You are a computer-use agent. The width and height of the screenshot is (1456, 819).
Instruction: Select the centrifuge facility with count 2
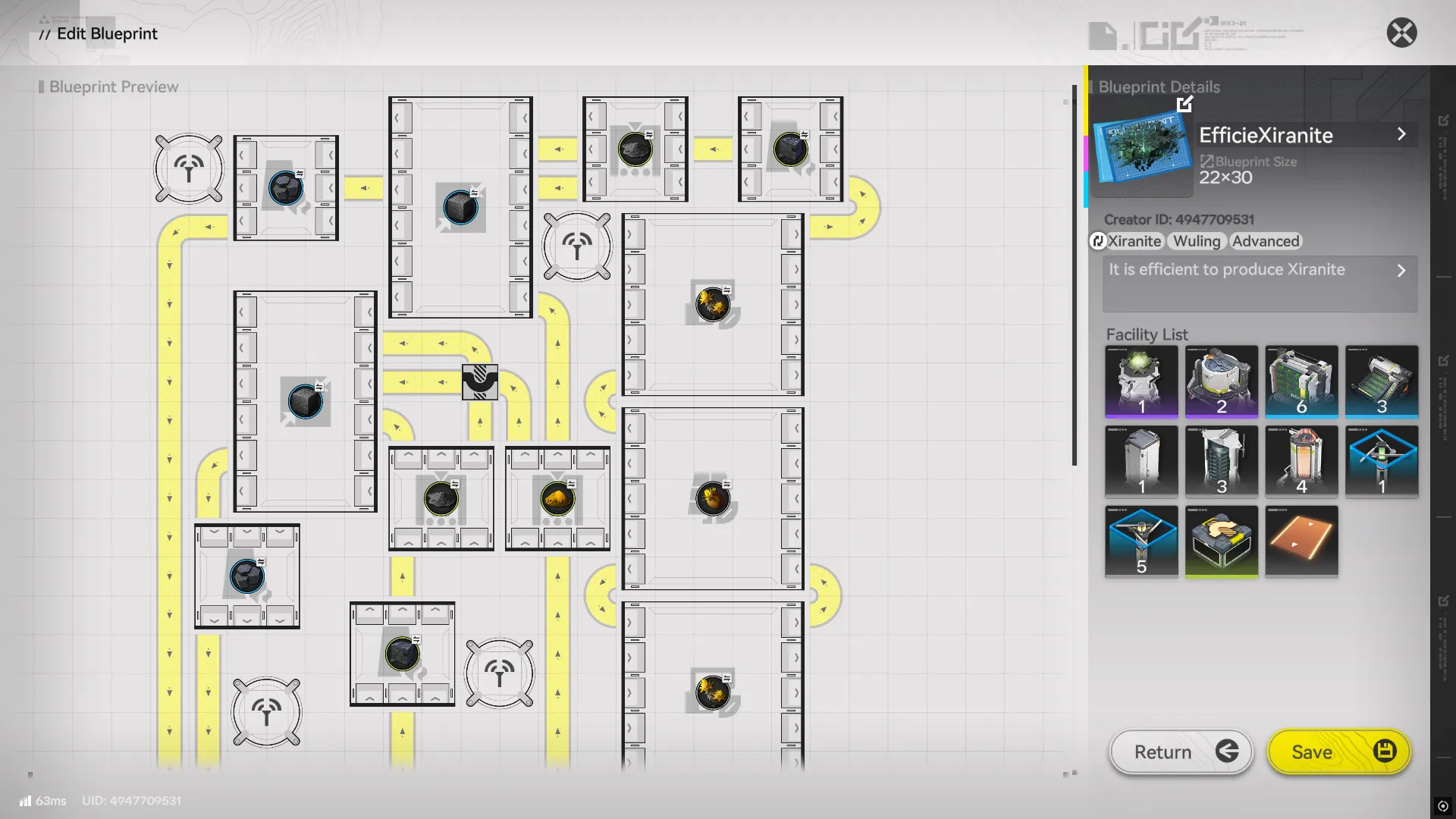pyautogui.click(x=1222, y=381)
